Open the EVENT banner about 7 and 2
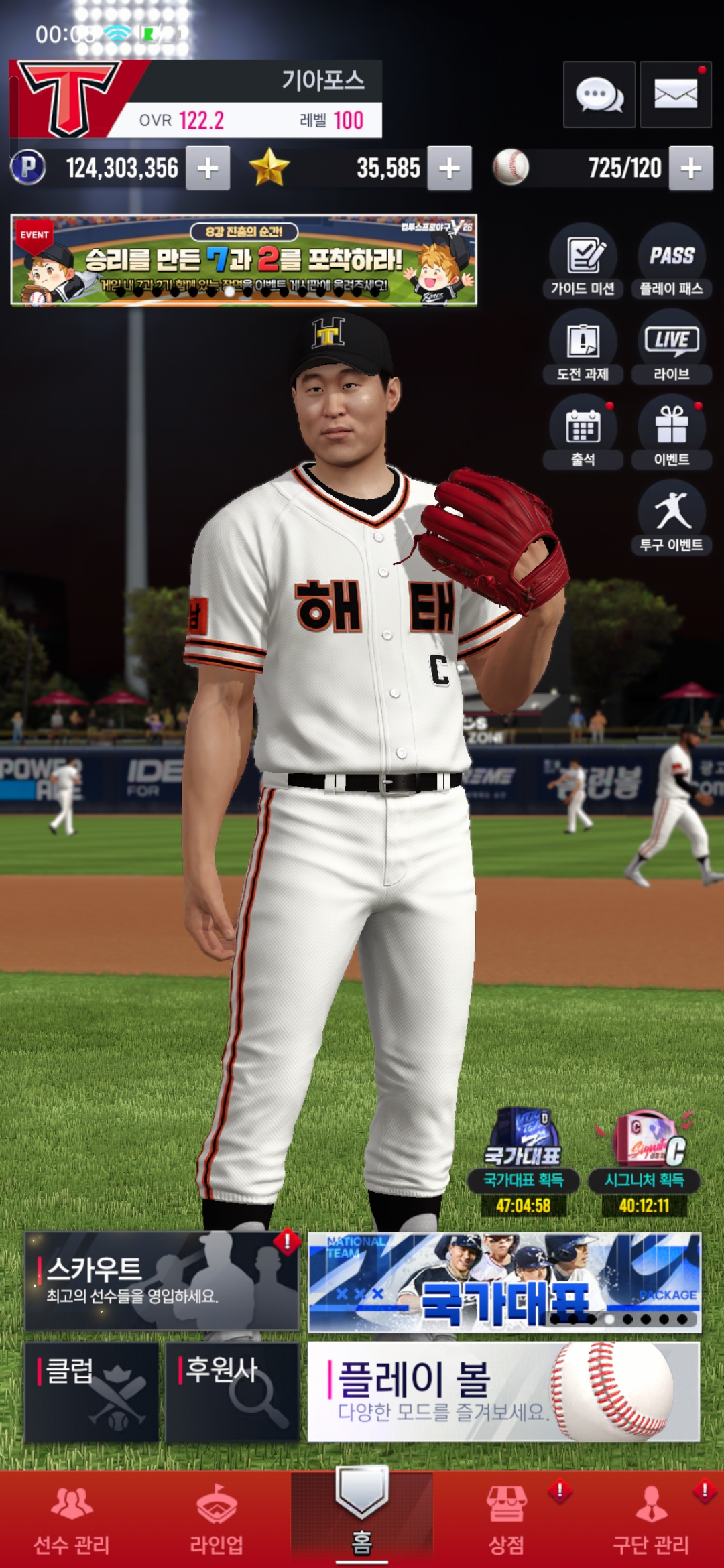 (x=244, y=260)
